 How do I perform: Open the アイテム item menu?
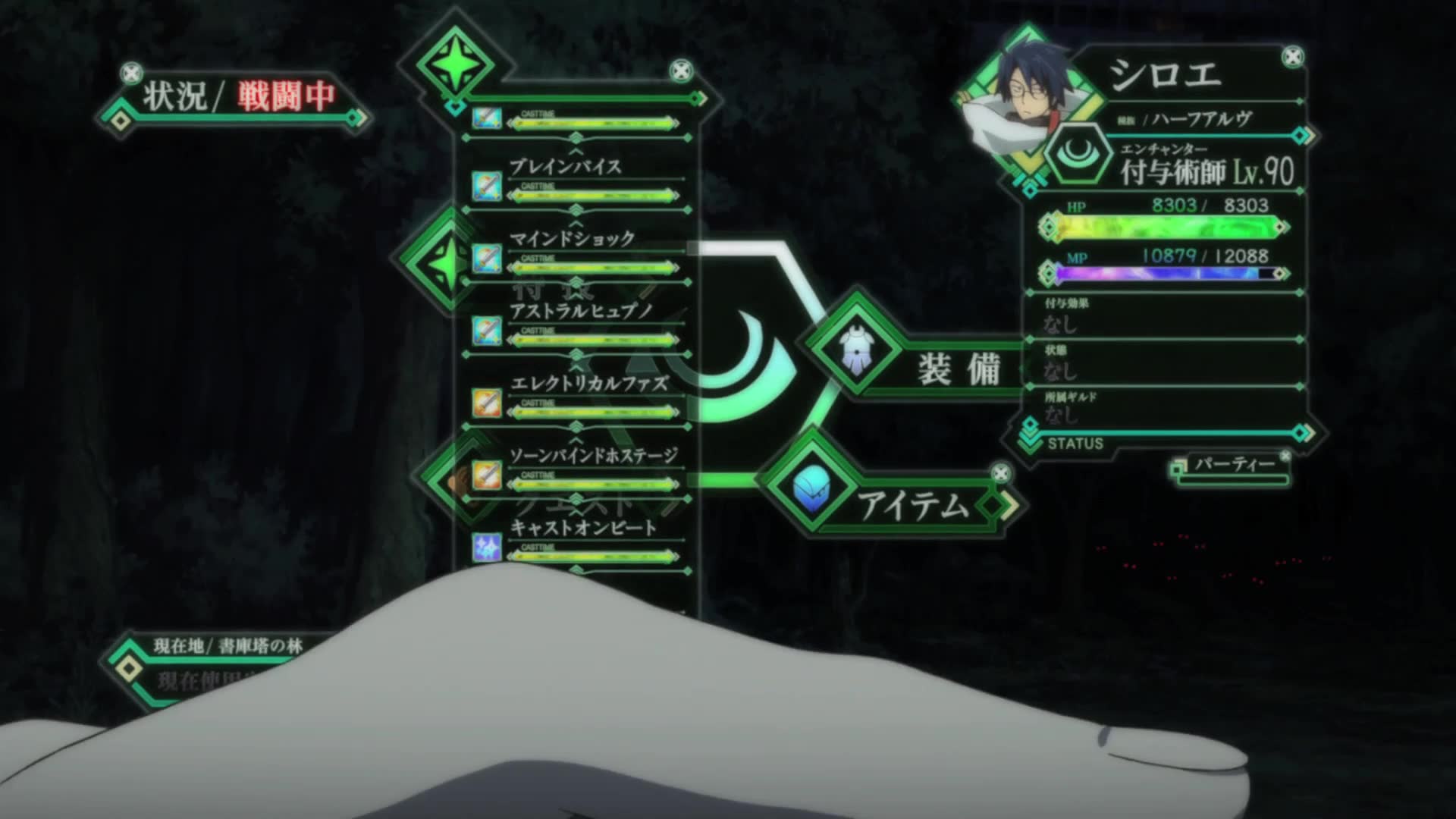[912, 504]
